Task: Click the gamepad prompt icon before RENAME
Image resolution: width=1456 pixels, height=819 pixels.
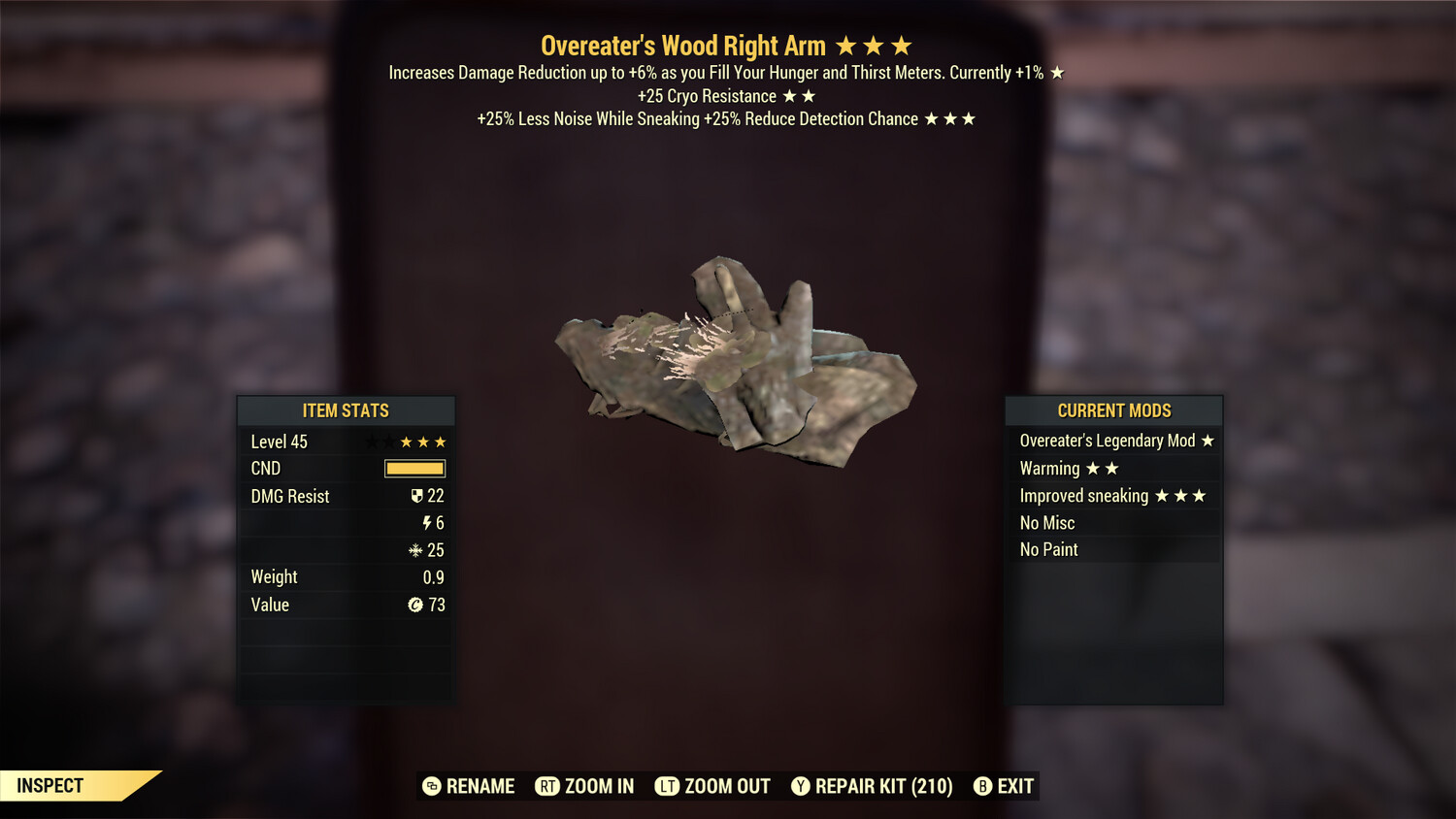Action: (430, 786)
